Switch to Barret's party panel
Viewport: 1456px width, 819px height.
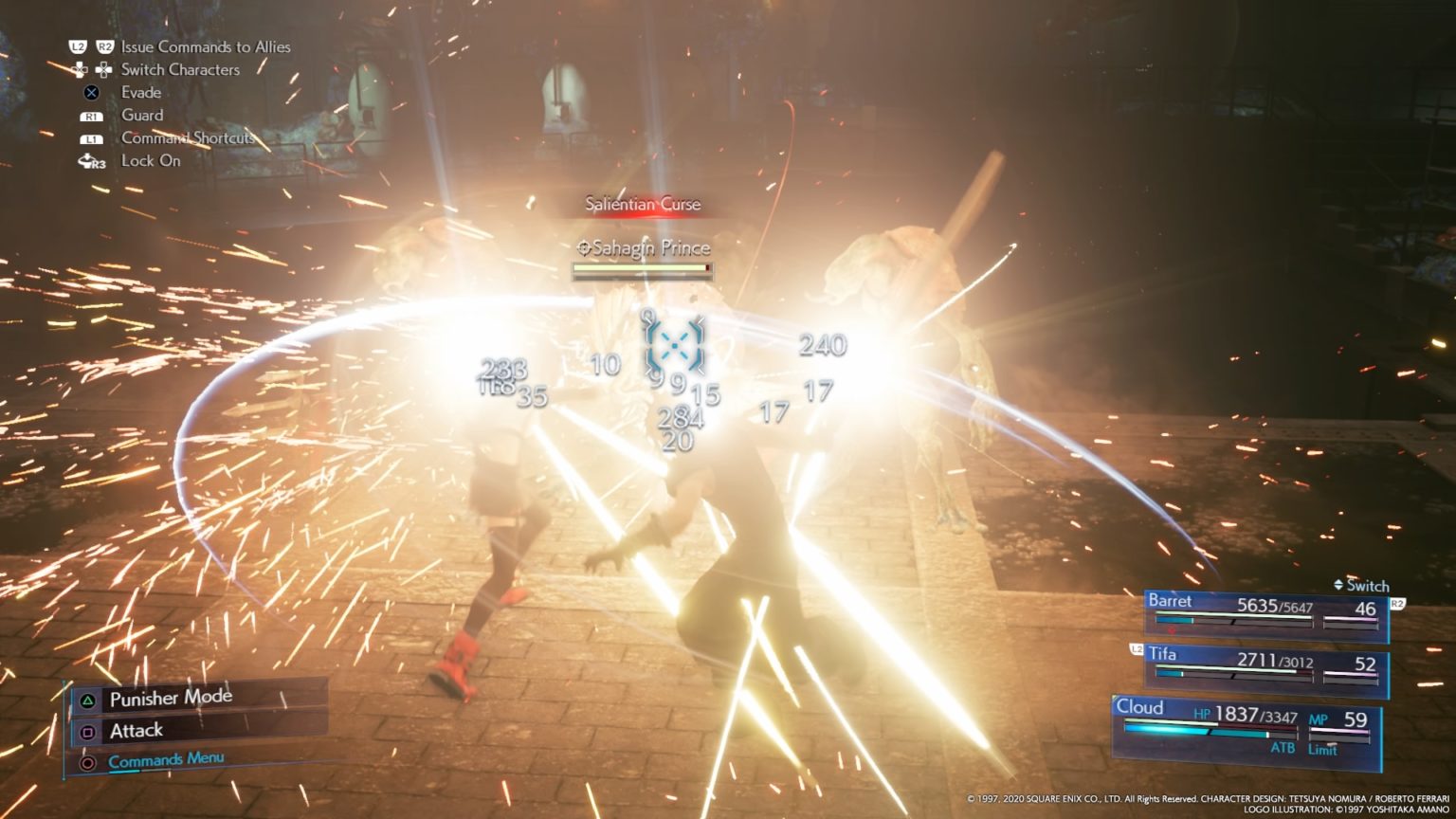click(1266, 613)
